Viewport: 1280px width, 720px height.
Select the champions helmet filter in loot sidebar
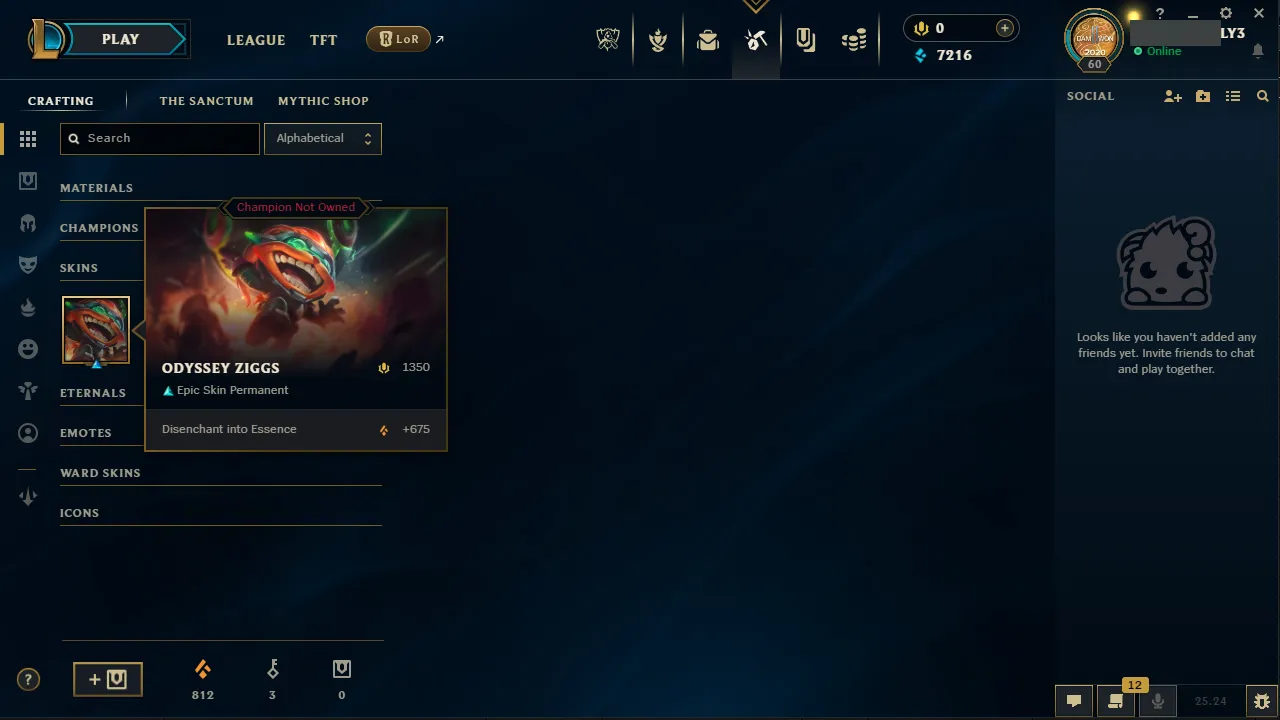coord(28,222)
